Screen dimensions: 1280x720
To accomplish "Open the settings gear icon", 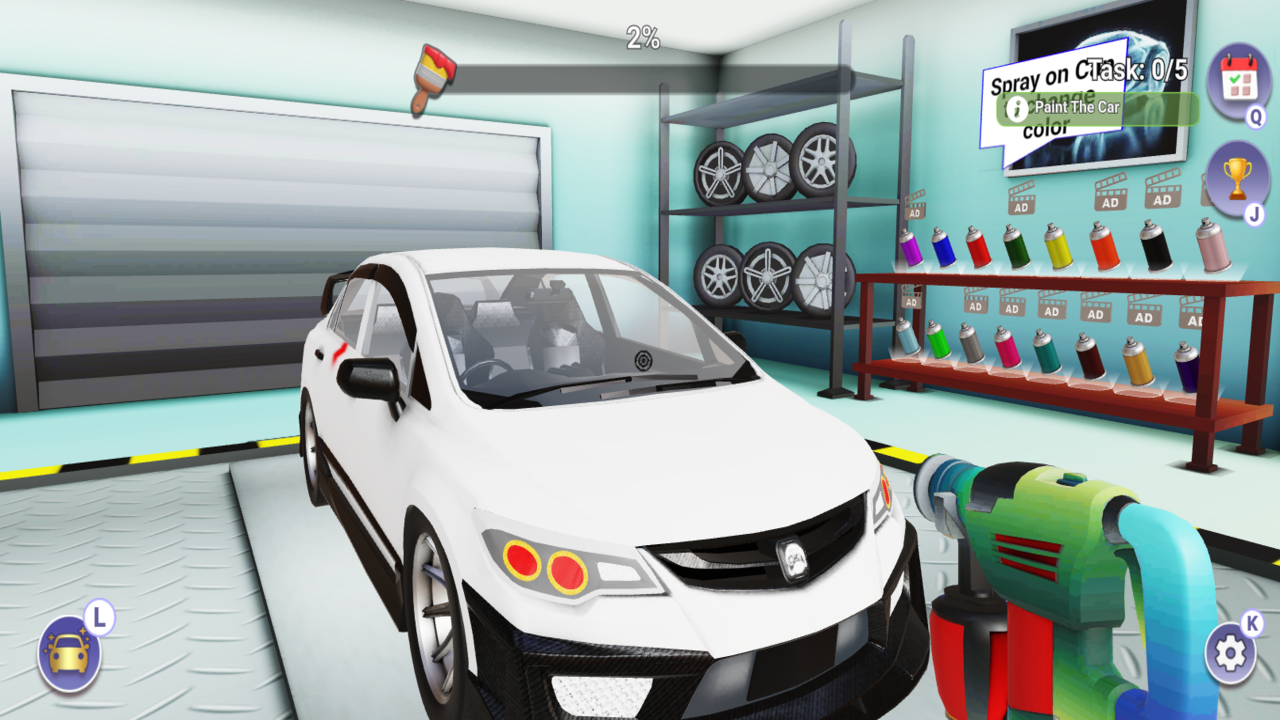I will pos(1232,650).
